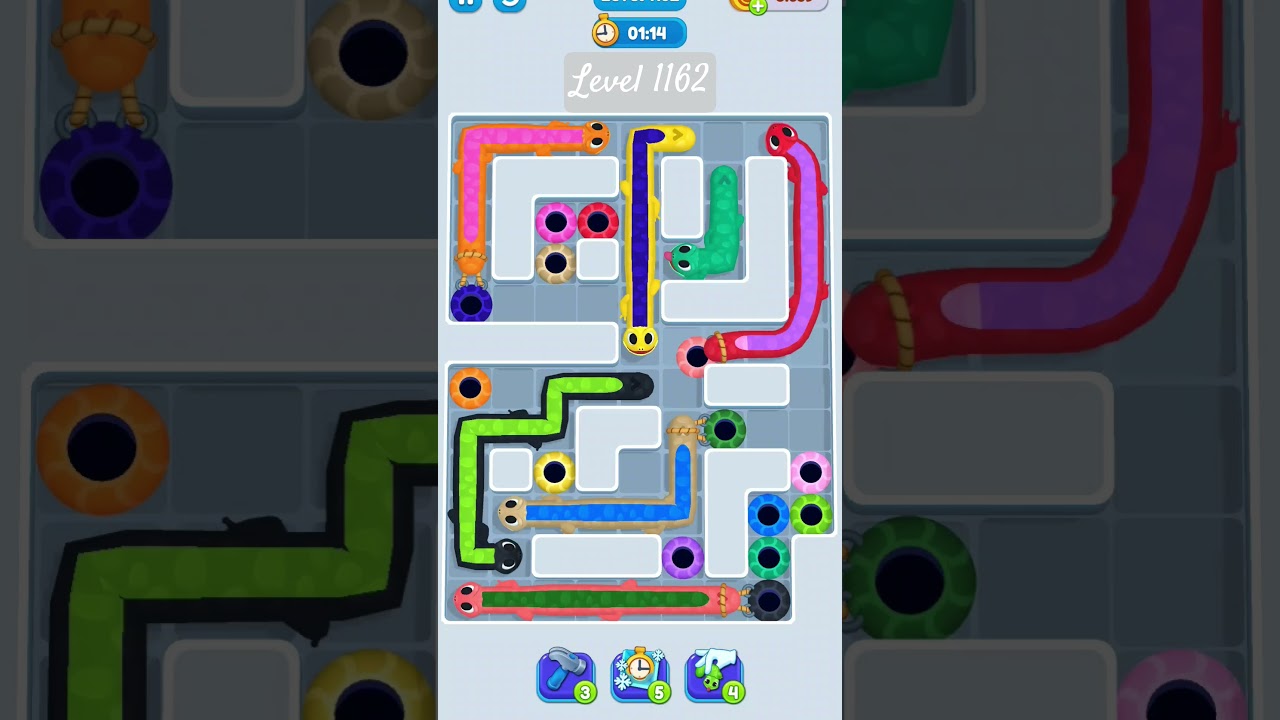Tap the coin balance display
Image resolution: width=1280 pixels, height=720 pixels.
(x=793, y=5)
